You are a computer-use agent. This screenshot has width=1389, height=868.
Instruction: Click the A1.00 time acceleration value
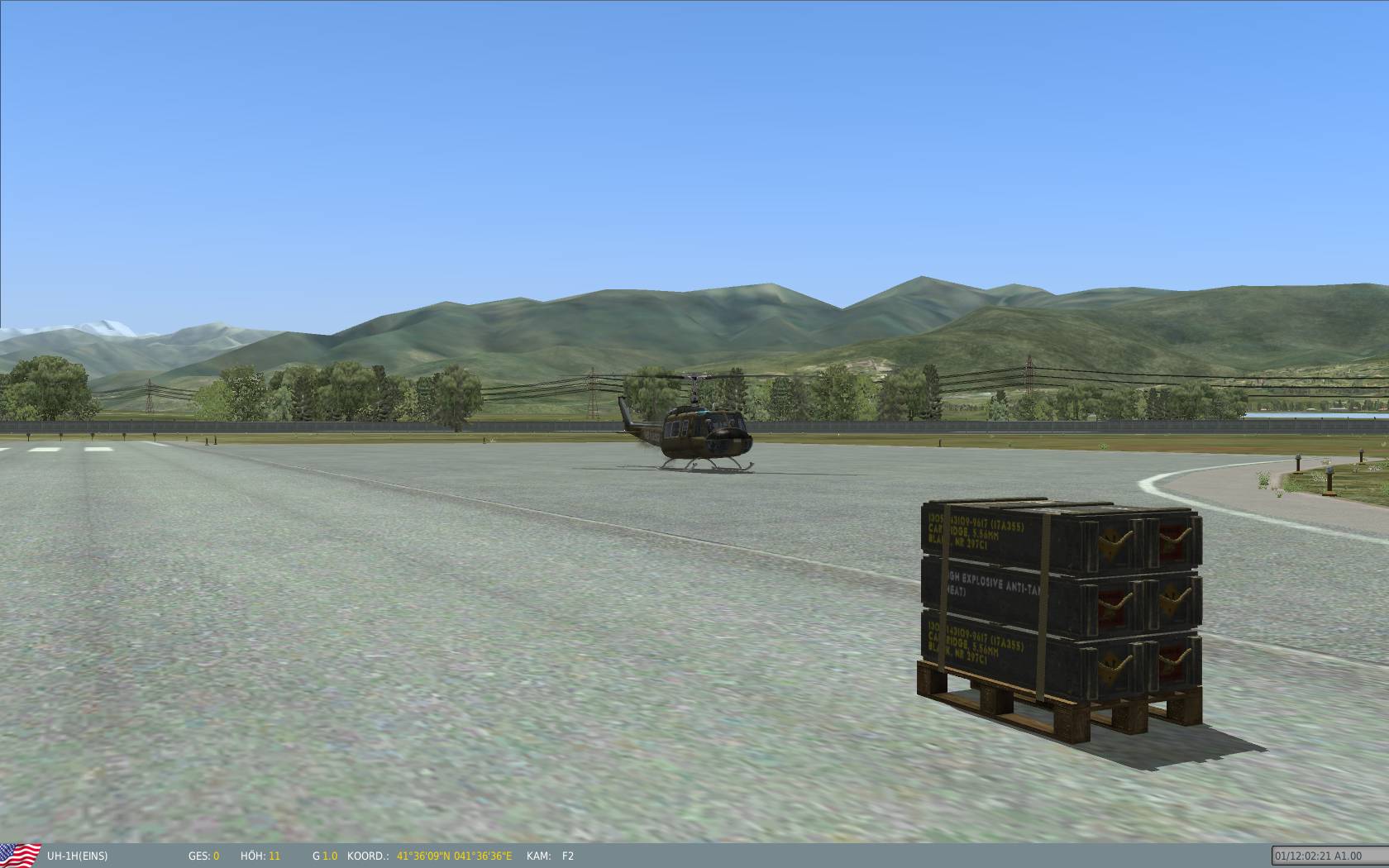tap(1347, 856)
